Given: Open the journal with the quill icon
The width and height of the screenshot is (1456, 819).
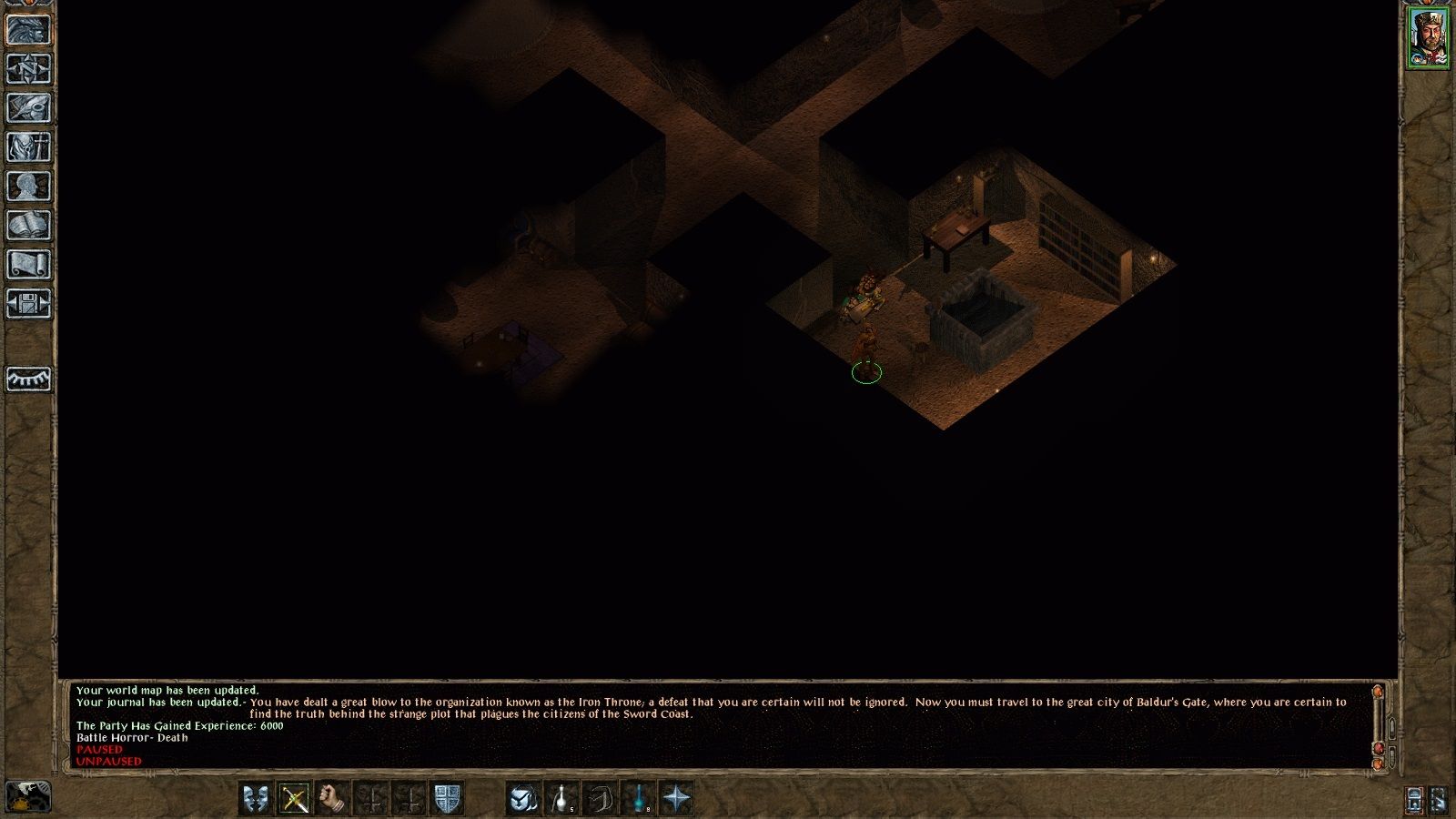Looking at the screenshot, I should pyautogui.click(x=28, y=108).
